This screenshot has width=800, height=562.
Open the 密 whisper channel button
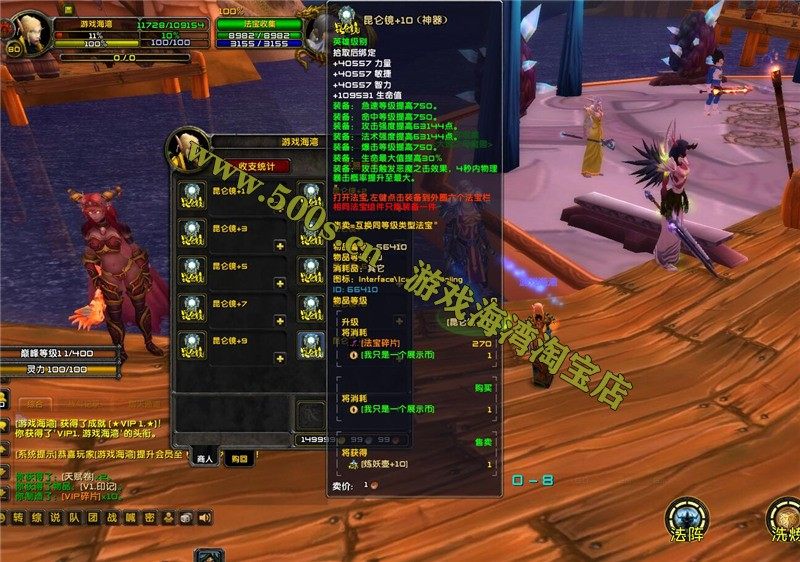(149, 517)
